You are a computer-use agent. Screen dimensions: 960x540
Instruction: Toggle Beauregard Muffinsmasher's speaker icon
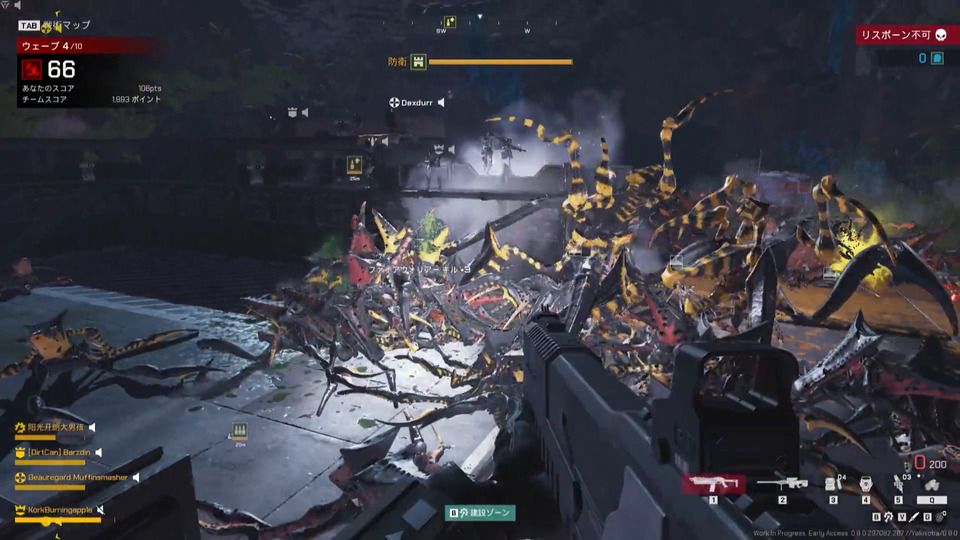[x=135, y=478]
